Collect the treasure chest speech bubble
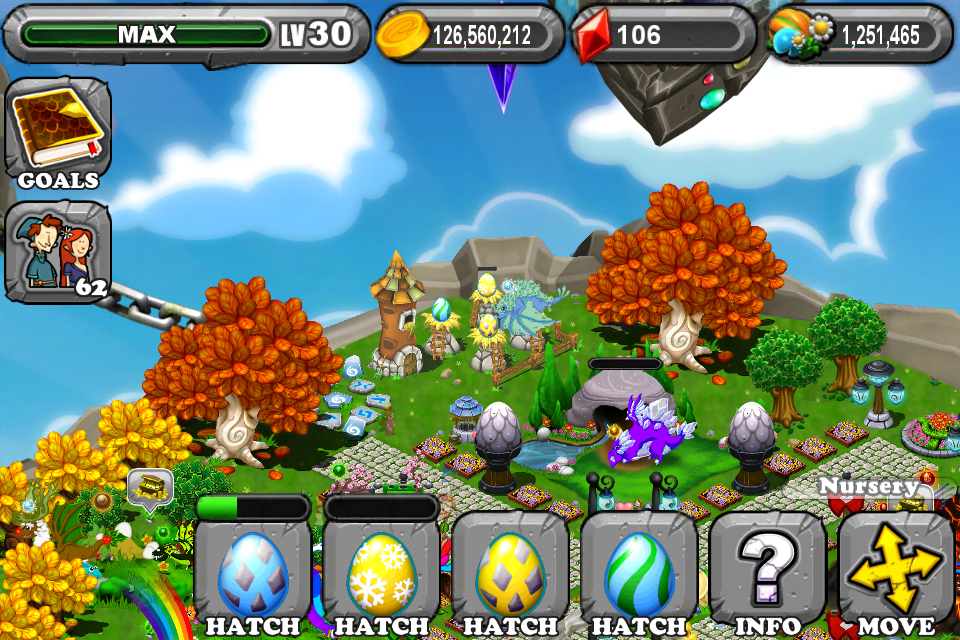This screenshot has height=640, width=960. (x=150, y=488)
